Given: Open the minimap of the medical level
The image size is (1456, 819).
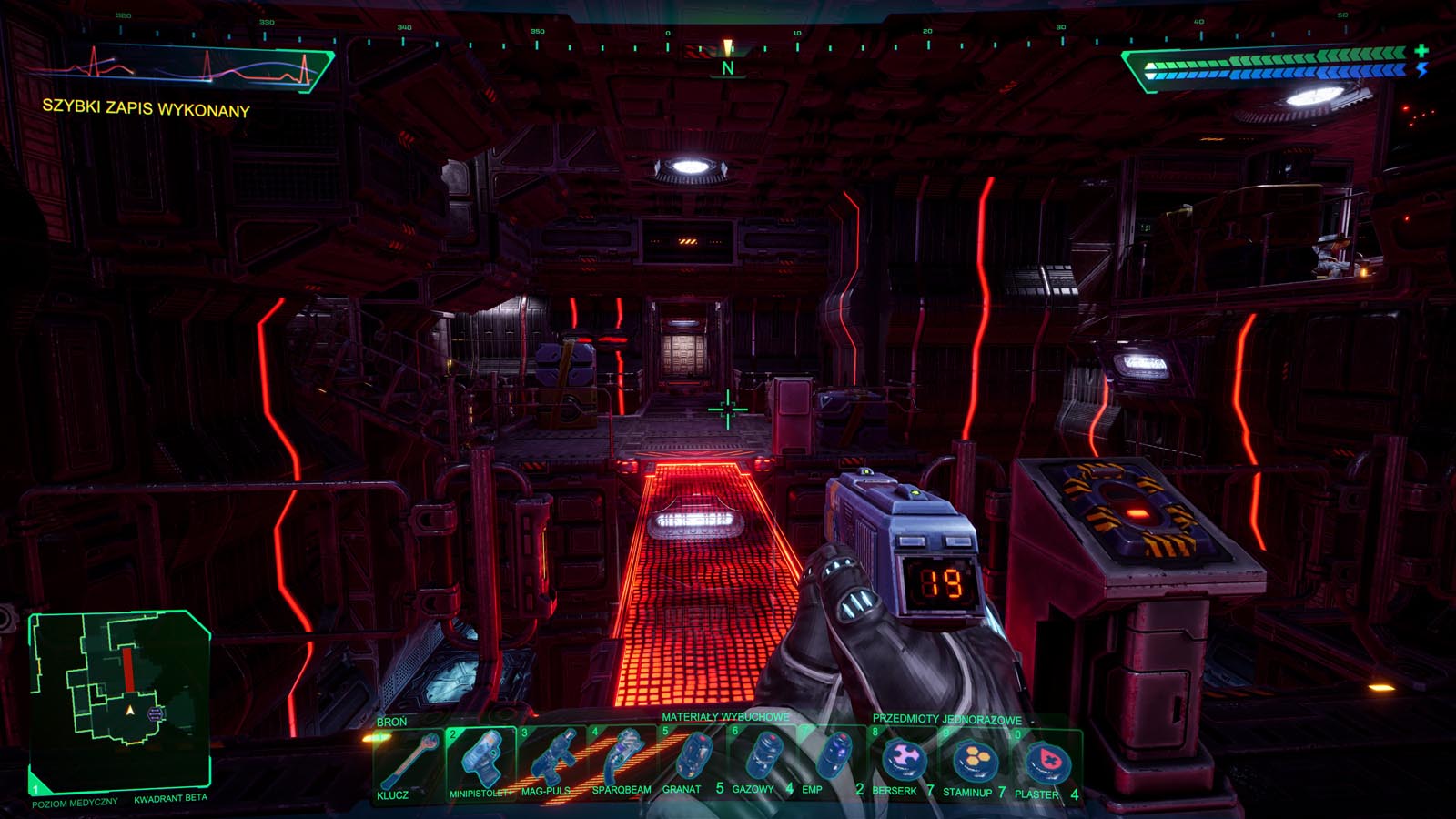Looking at the screenshot, I should pos(120,698).
